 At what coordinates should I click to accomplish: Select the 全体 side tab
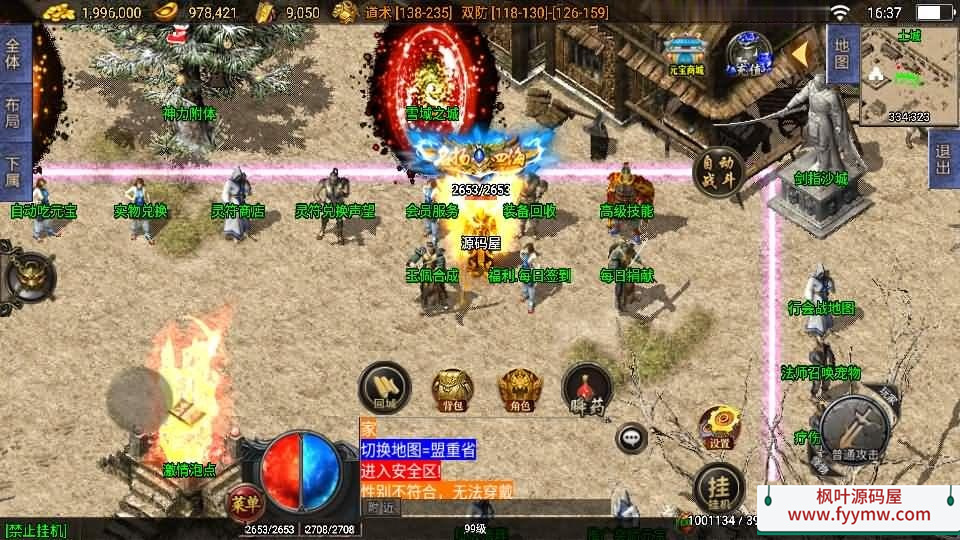[x=14, y=53]
